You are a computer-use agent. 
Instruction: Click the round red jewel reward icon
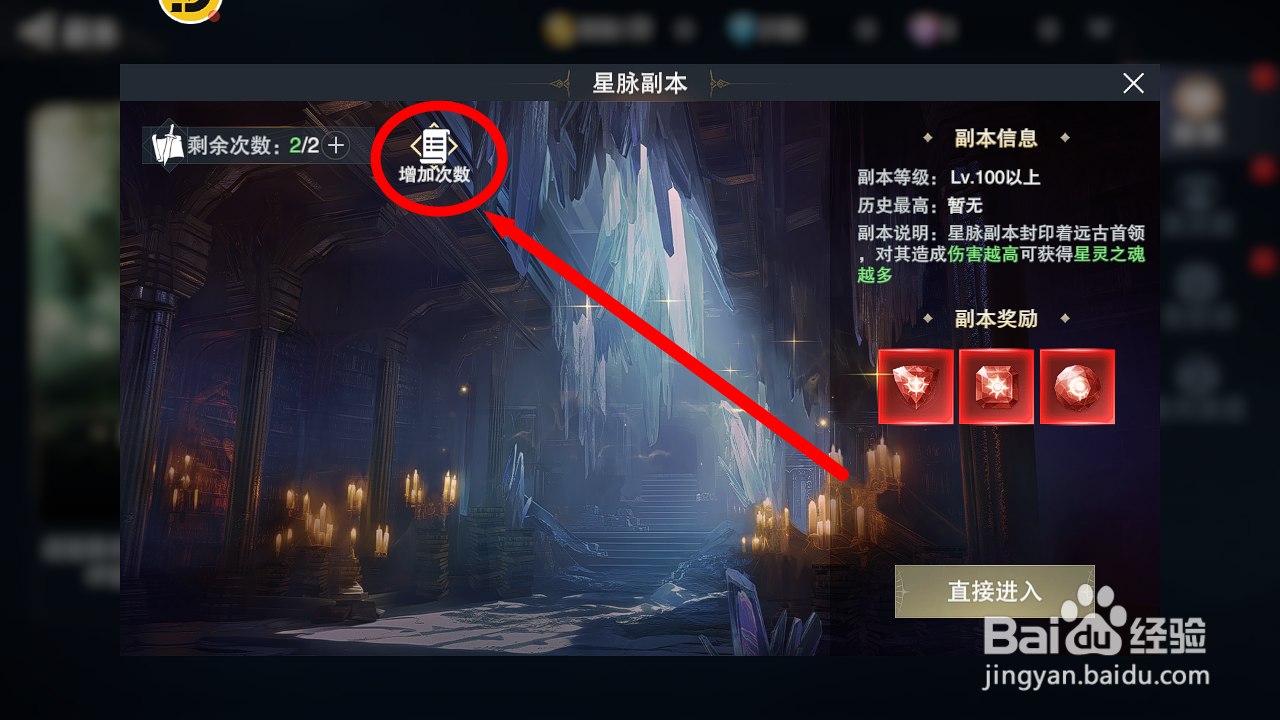tap(1078, 386)
